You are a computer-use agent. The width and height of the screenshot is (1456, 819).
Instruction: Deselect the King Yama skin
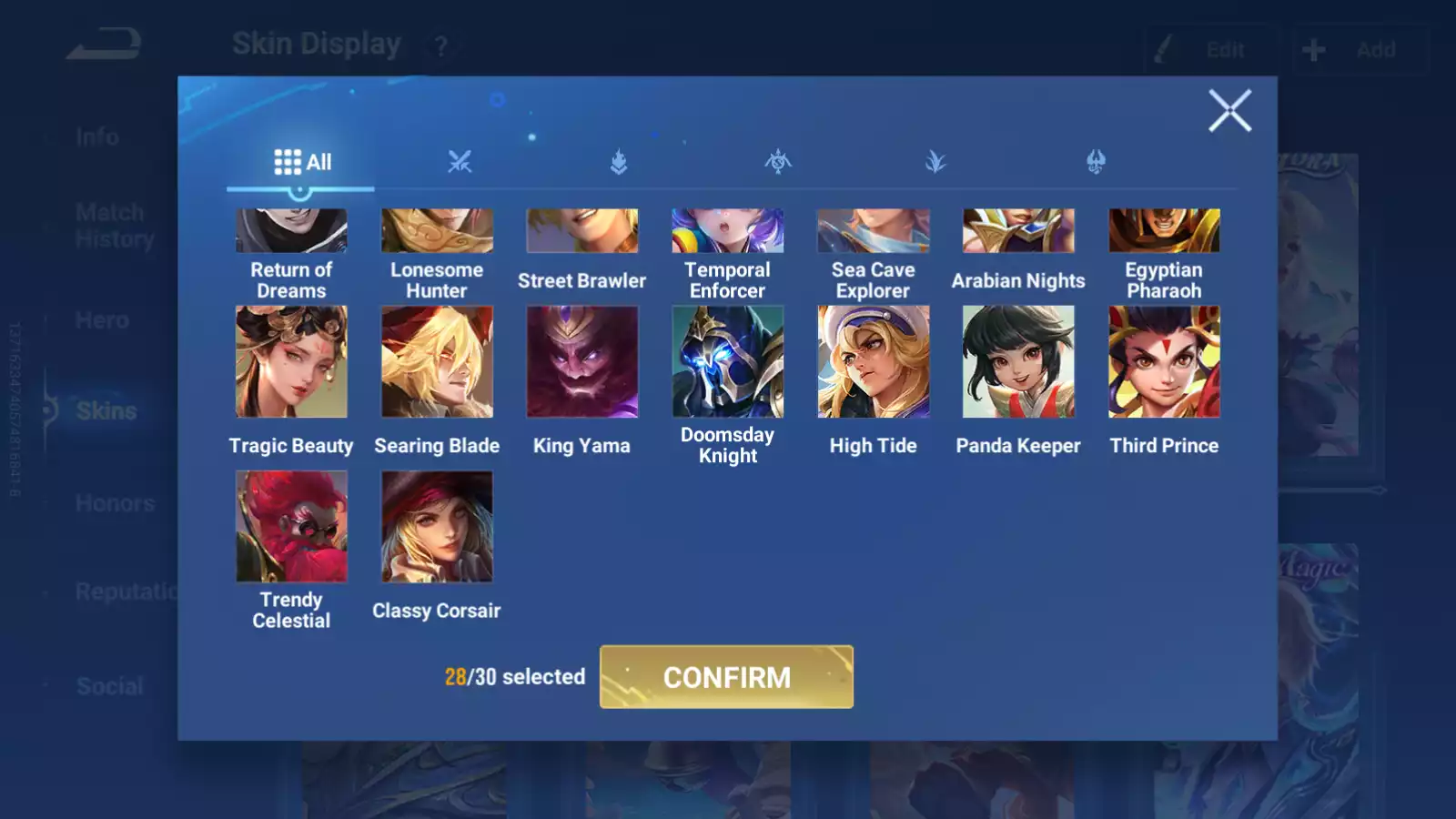click(x=582, y=361)
